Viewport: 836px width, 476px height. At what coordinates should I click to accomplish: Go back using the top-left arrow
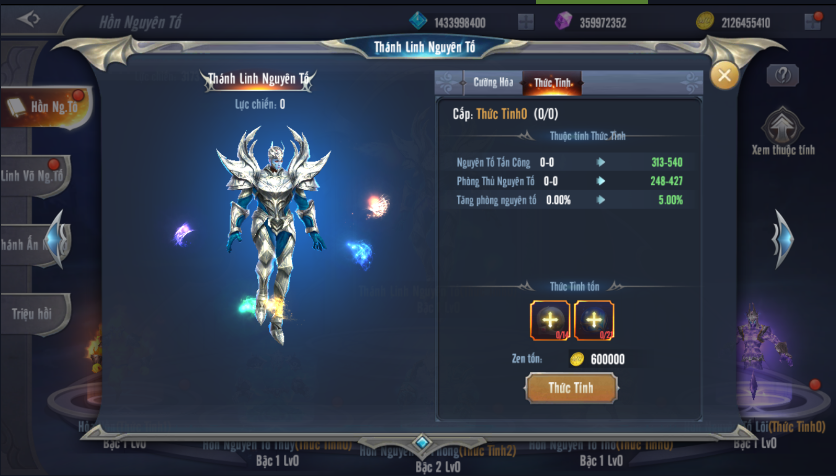click(28, 20)
